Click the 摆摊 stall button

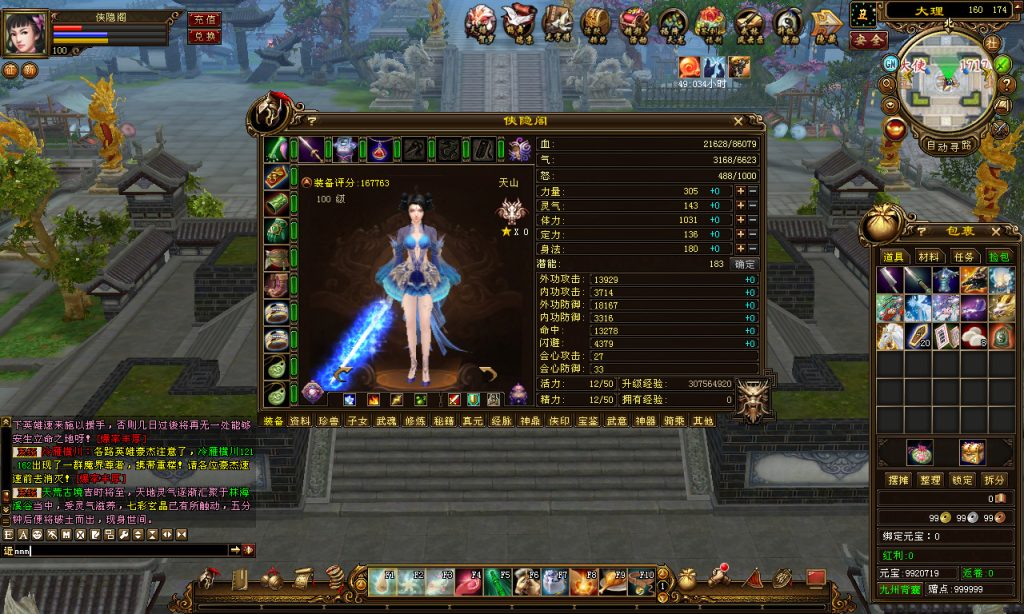point(897,480)
